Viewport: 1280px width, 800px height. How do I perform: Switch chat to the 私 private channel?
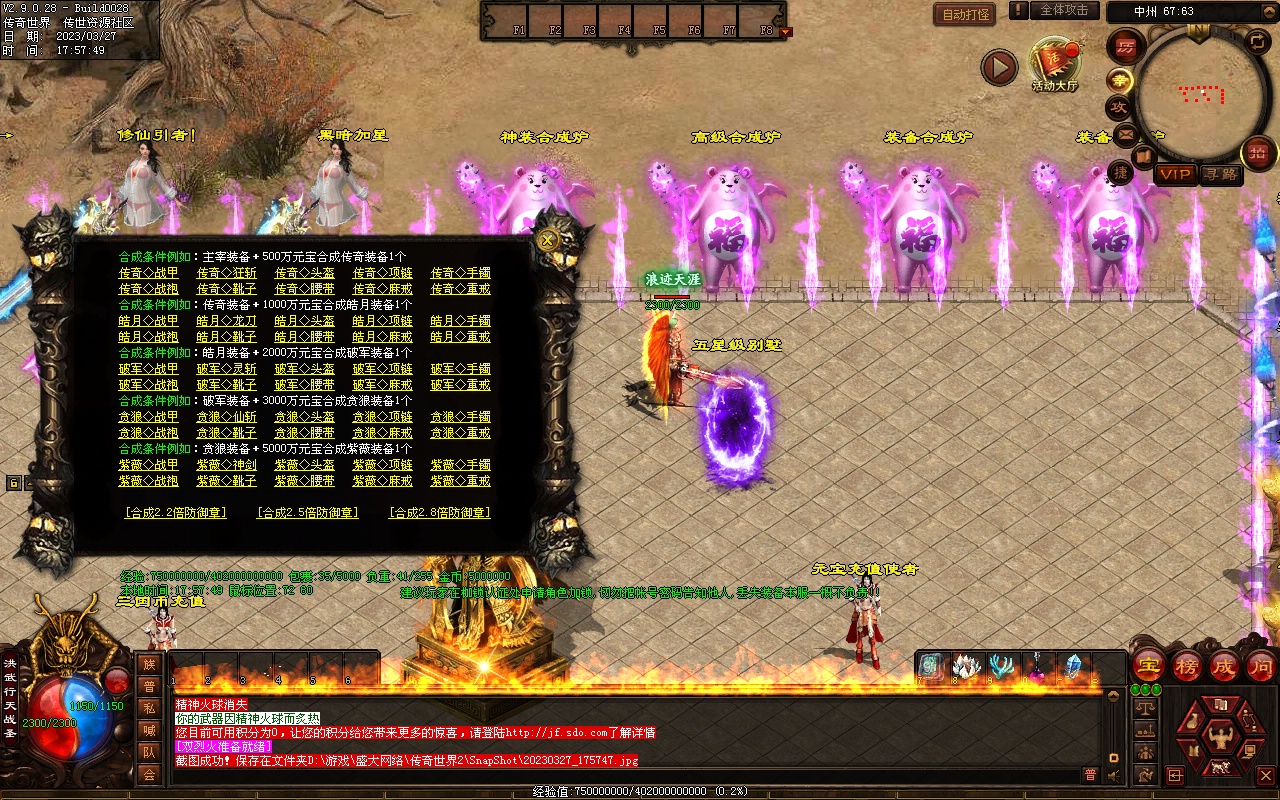(149, 708)
